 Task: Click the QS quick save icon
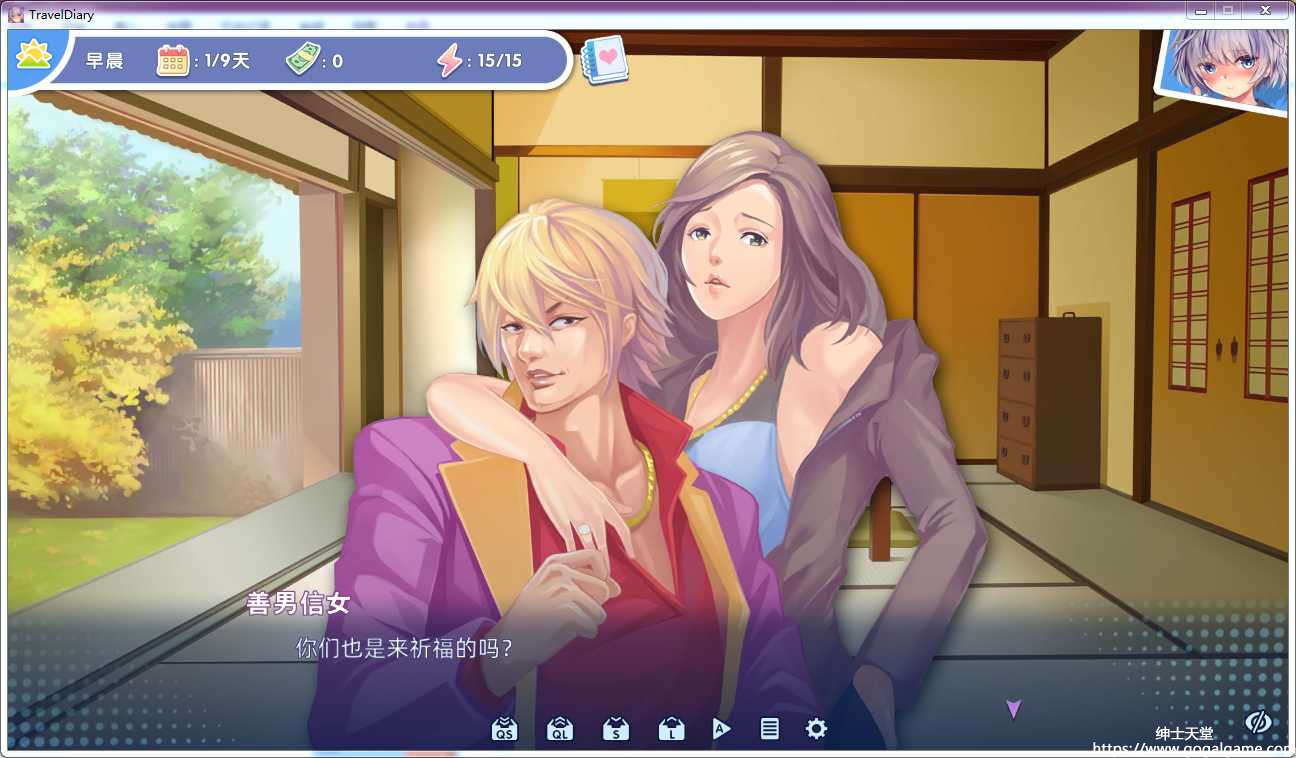point(505,729)
